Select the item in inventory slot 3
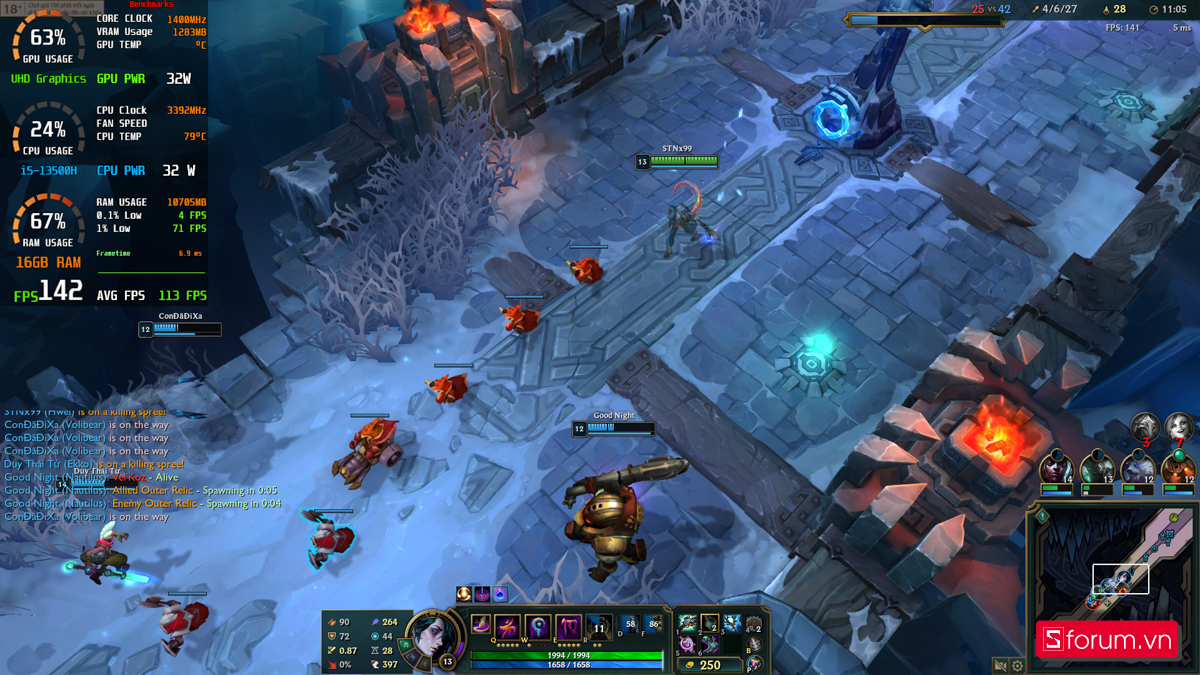1200x675 pixels. pos(731,623)
